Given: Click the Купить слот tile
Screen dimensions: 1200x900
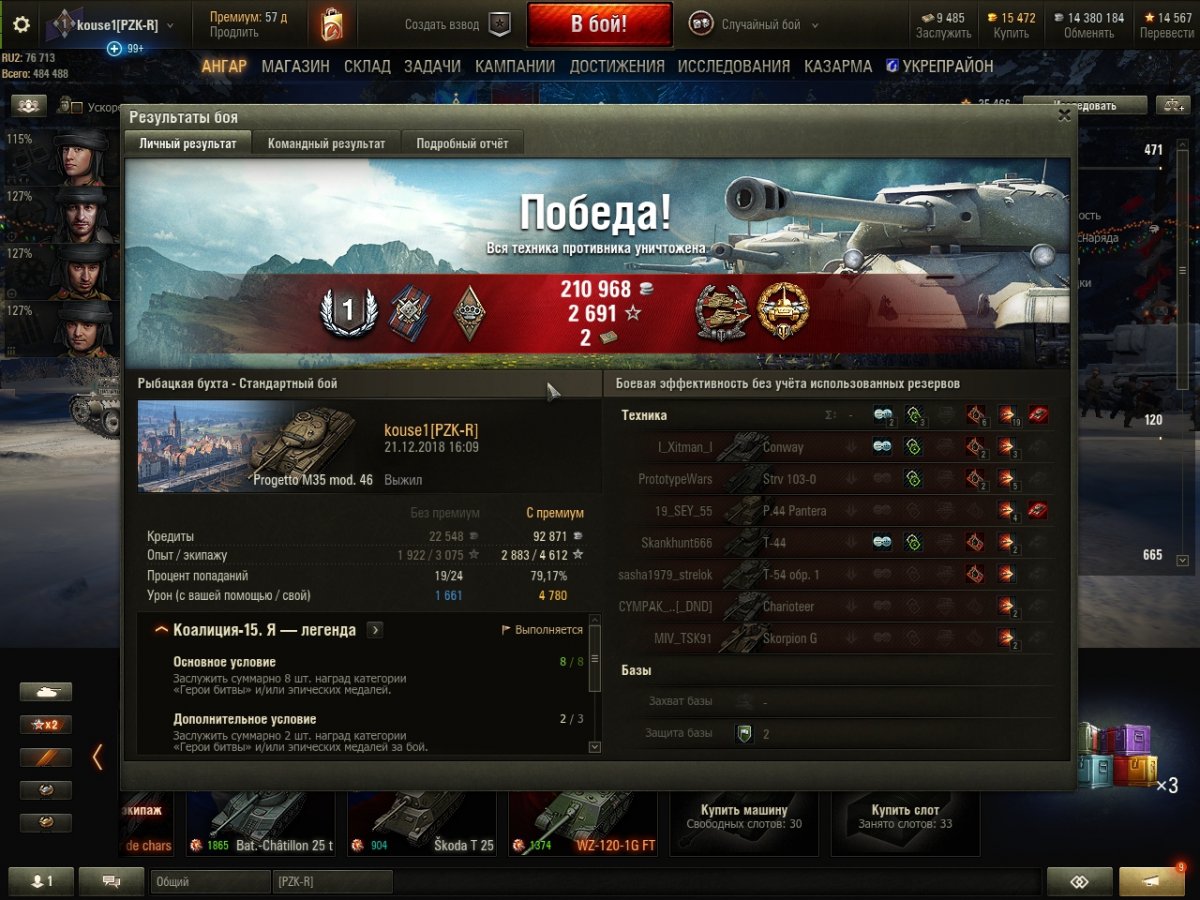Looking at the screenshot, I should pyautogui.click(x=905, y=817).
